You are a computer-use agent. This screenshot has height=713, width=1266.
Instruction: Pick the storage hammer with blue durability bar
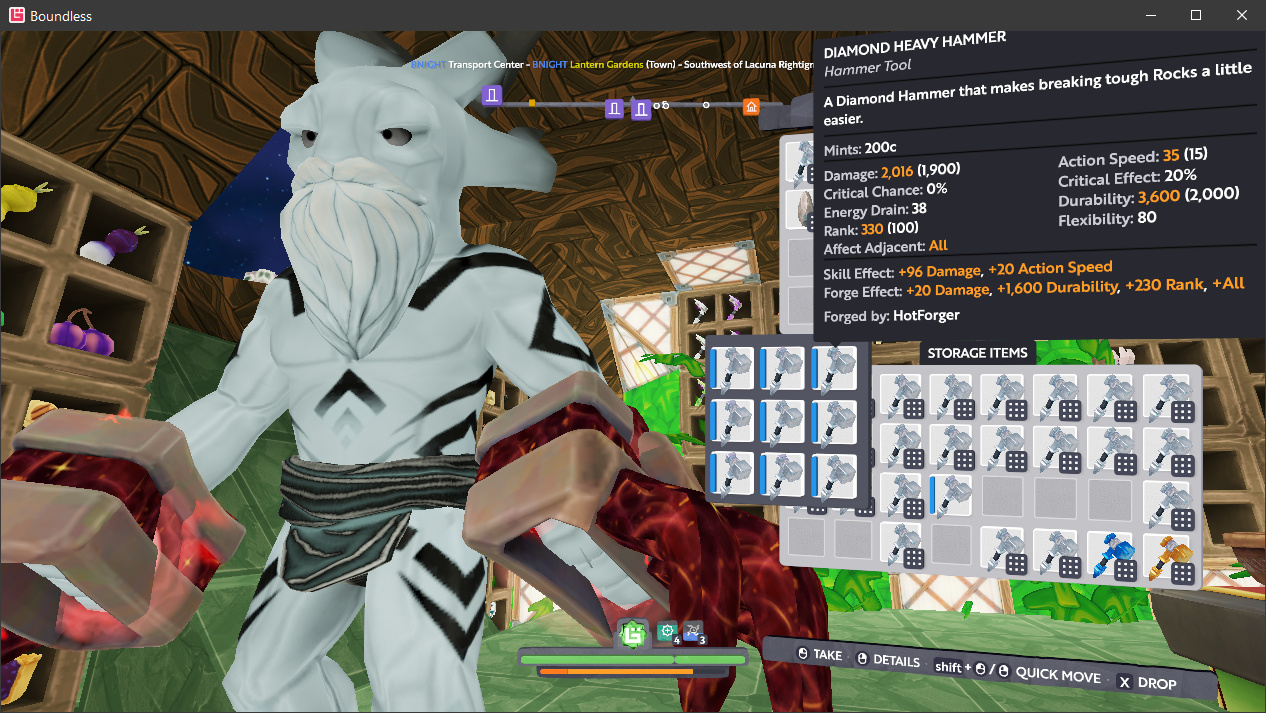pos(952,495)
